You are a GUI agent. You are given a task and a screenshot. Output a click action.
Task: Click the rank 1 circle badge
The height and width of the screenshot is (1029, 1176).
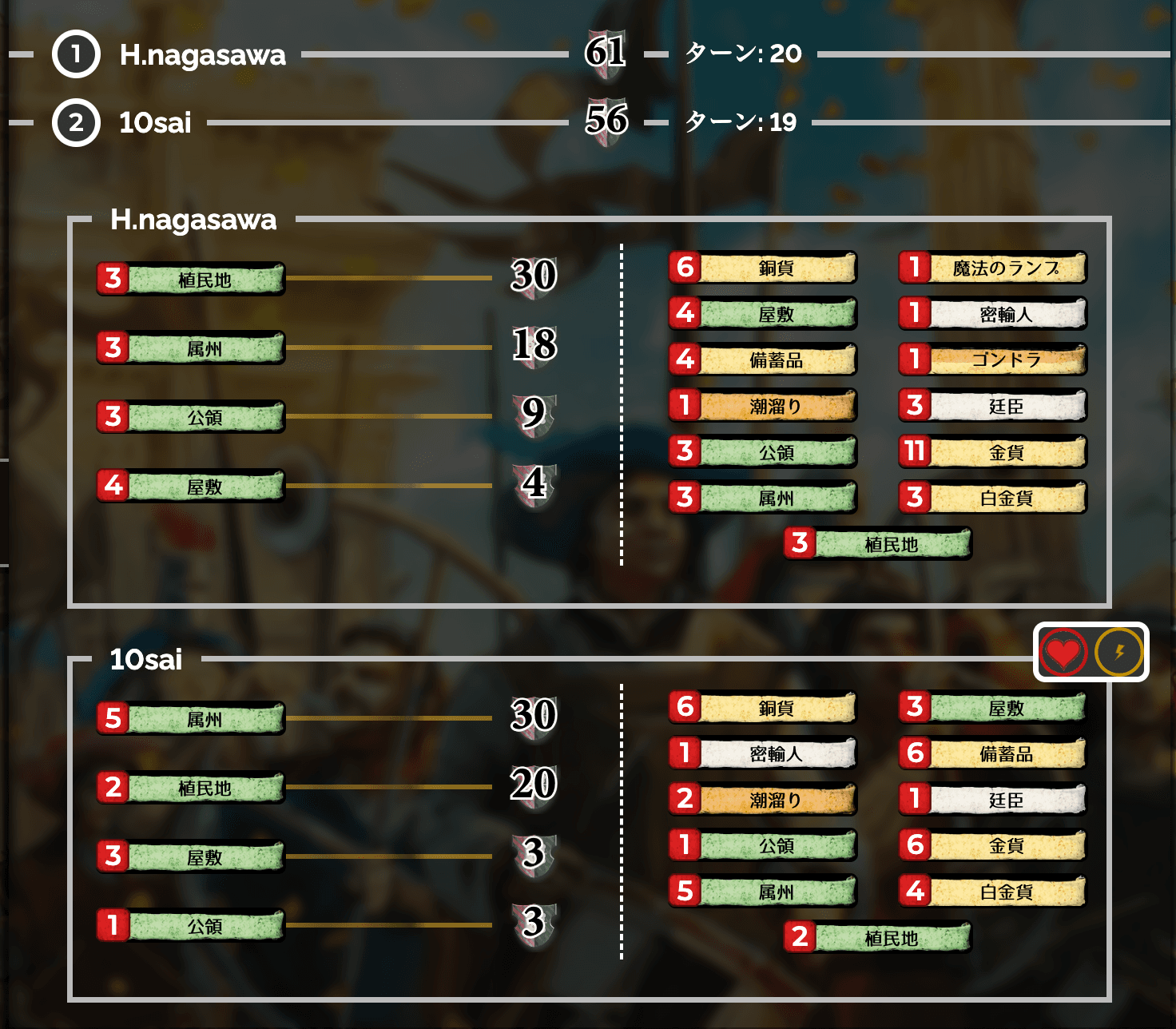coord(75,55)
